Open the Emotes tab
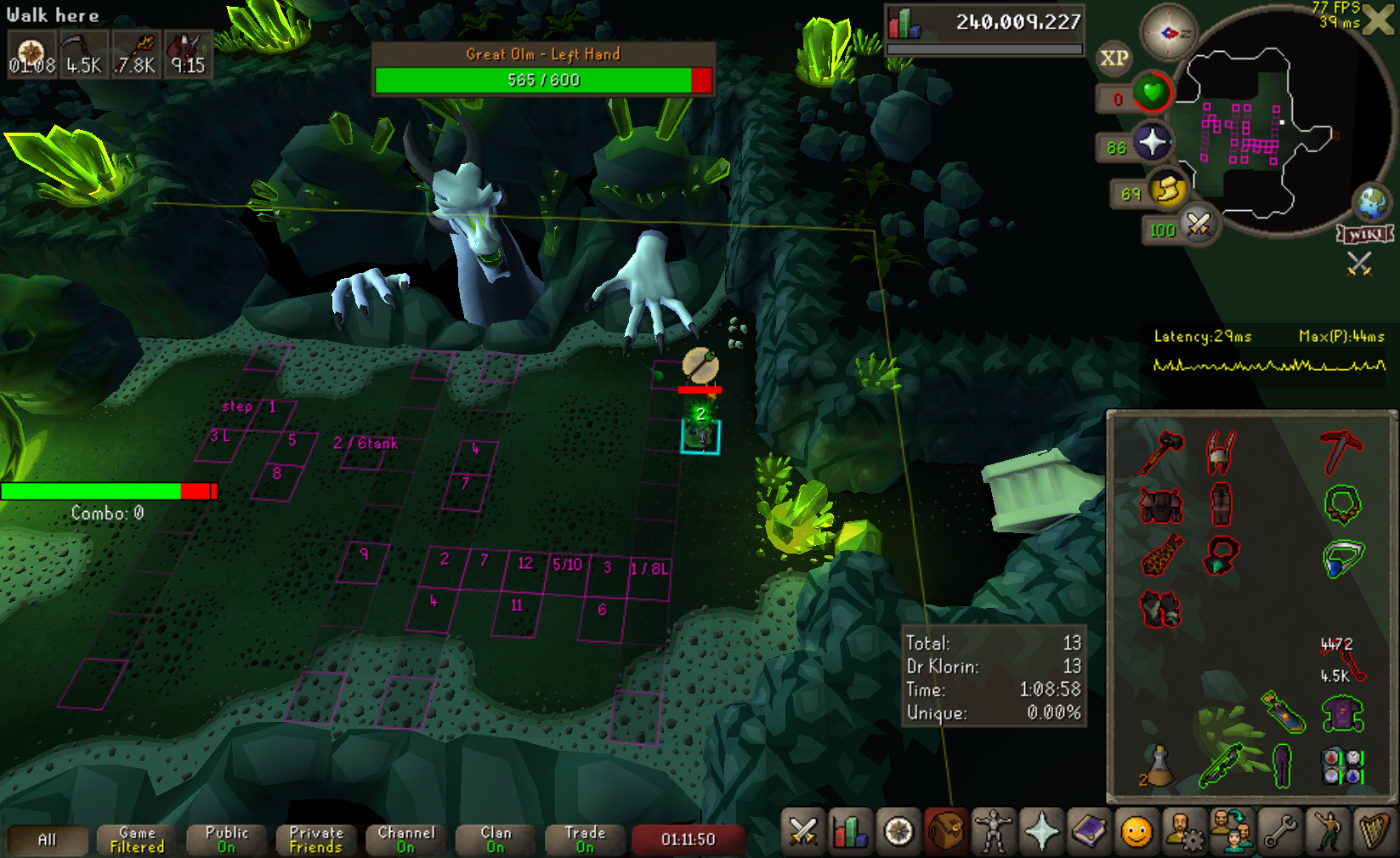The height and width of the screenshot is (858, 1400). click(1328, 832)
